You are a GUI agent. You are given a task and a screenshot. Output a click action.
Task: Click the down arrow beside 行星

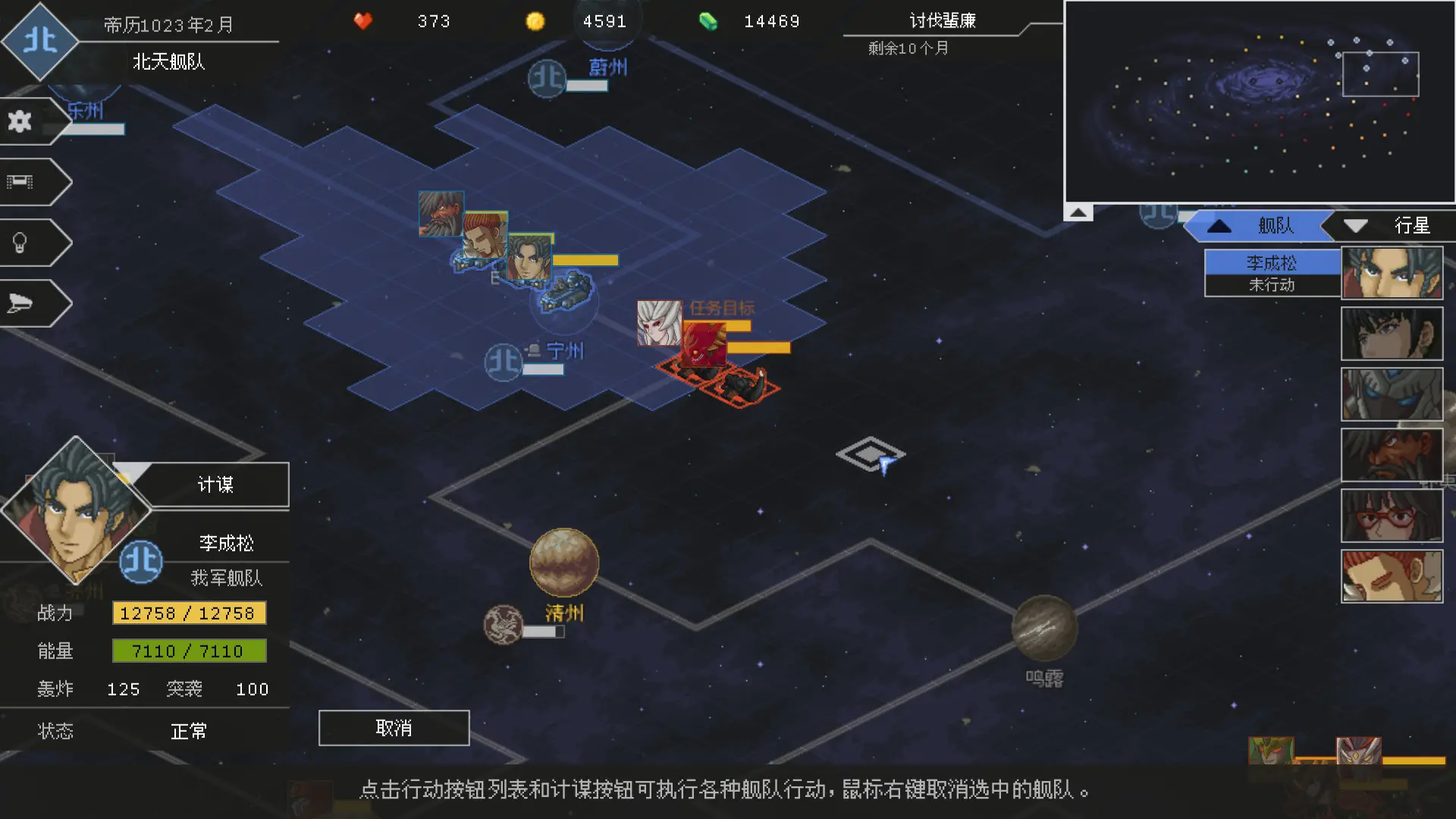point(1354,225)
